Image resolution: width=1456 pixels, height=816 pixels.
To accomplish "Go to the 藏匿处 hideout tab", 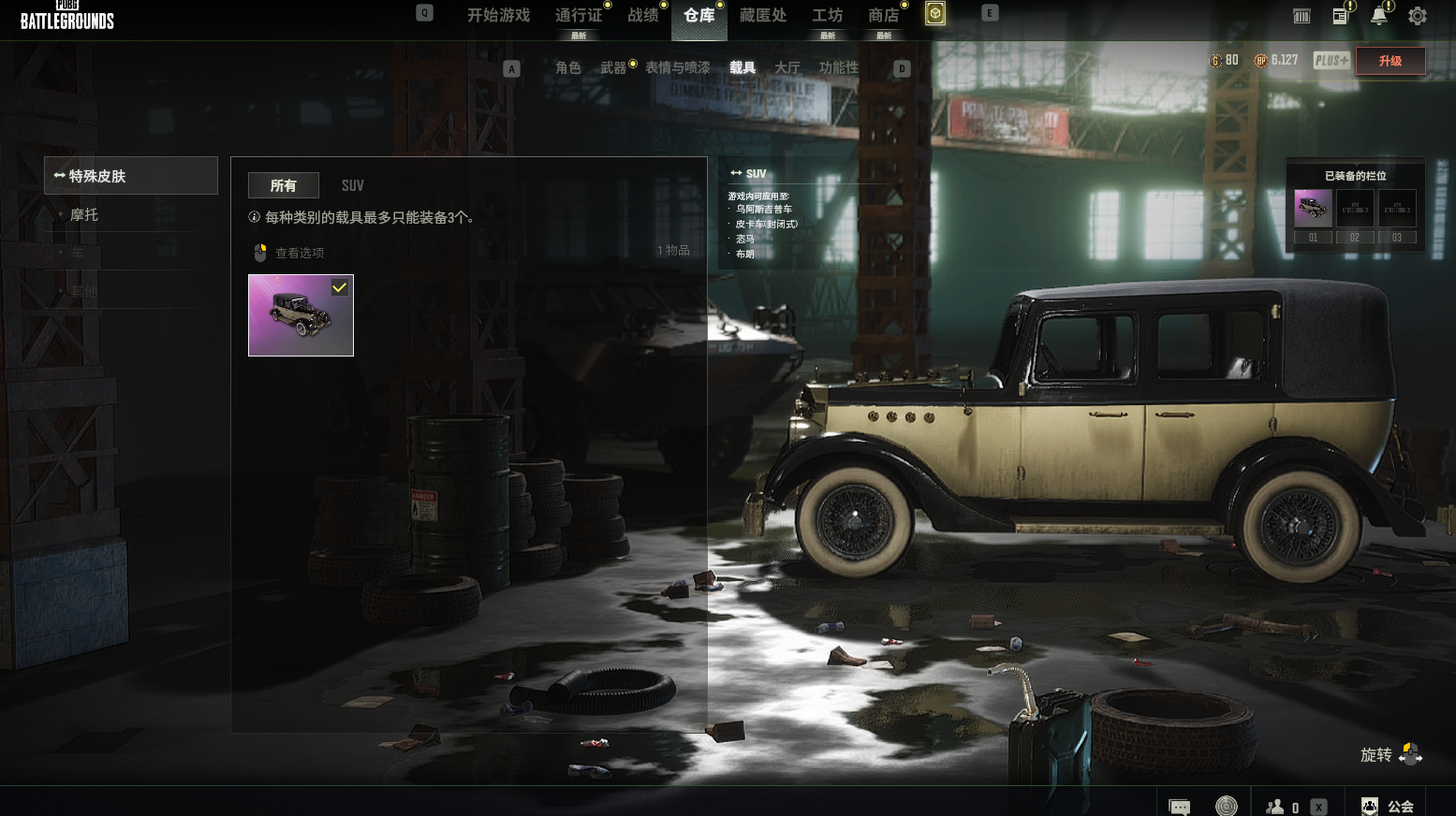I will click(x=763, y=16).
